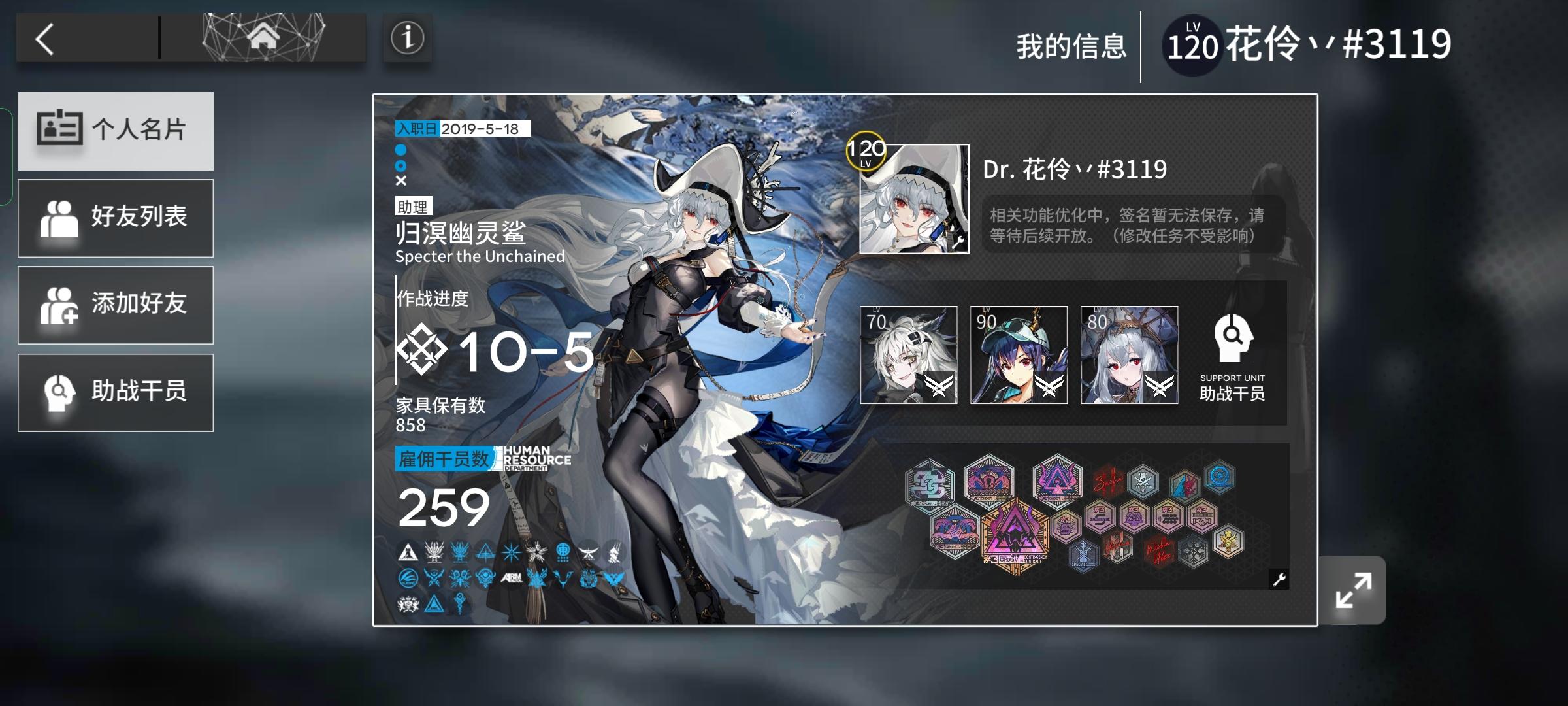
Task: Select the 个人名片 sidebar tab
Action: tap(116, 131)
